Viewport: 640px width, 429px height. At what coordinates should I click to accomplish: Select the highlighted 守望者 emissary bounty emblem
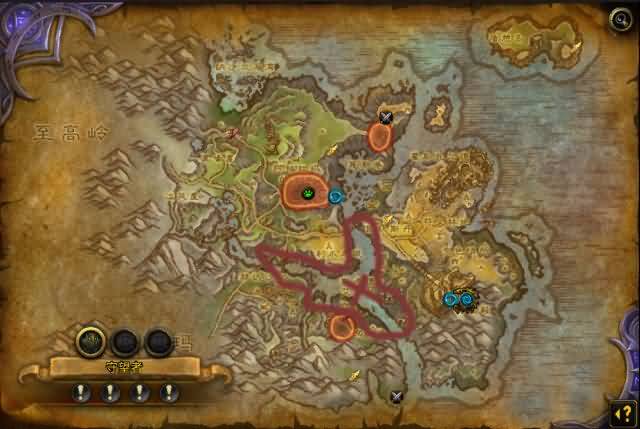92,342
